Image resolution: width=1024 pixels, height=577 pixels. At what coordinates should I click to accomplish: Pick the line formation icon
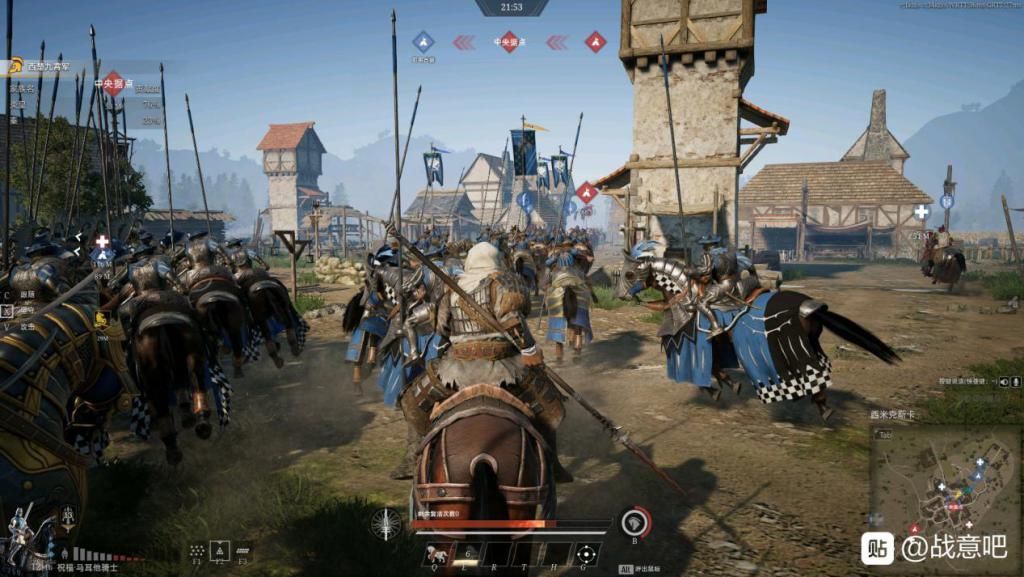pos(243,550)
